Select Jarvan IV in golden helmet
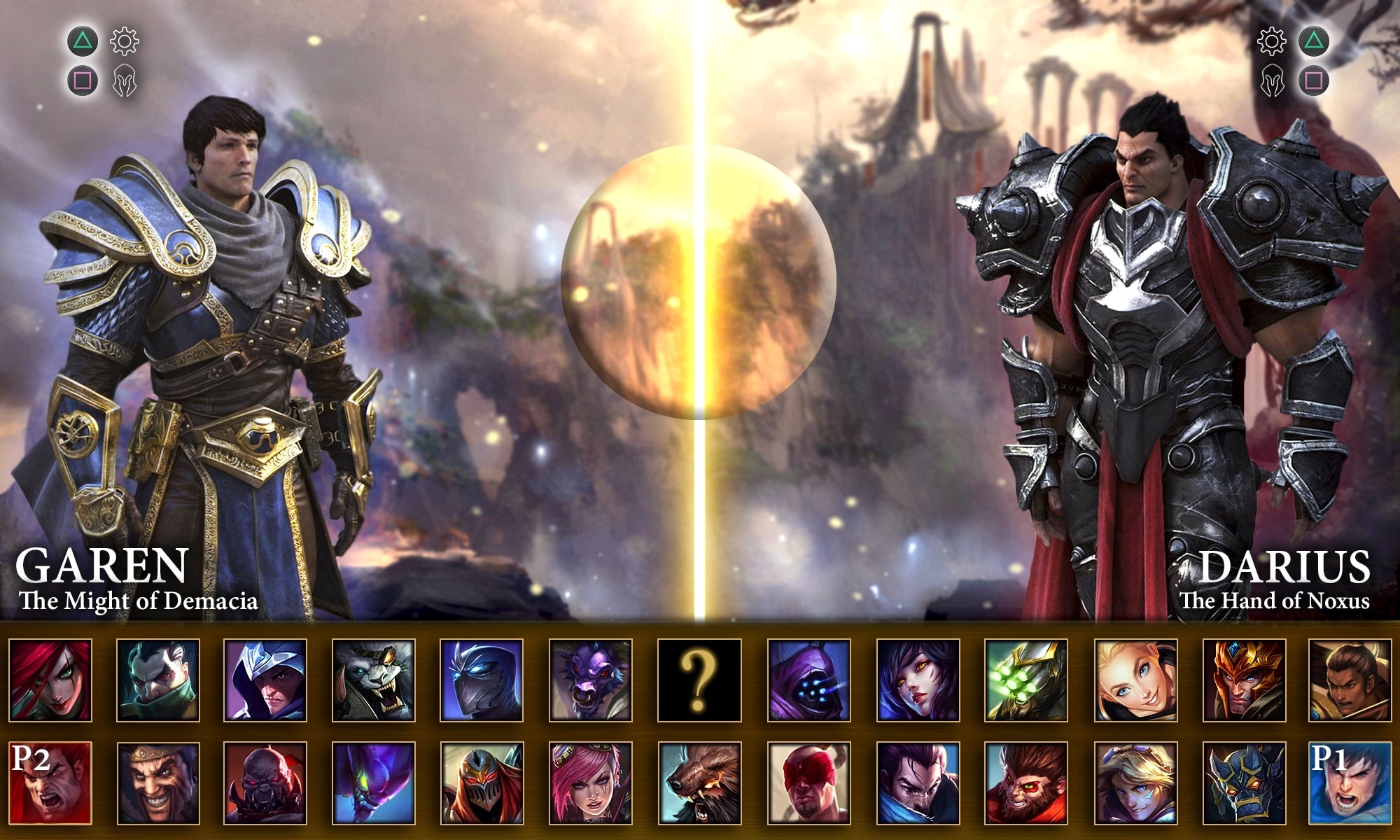1400x840 pixels. pyautogui.click(x=1245, y=680)
